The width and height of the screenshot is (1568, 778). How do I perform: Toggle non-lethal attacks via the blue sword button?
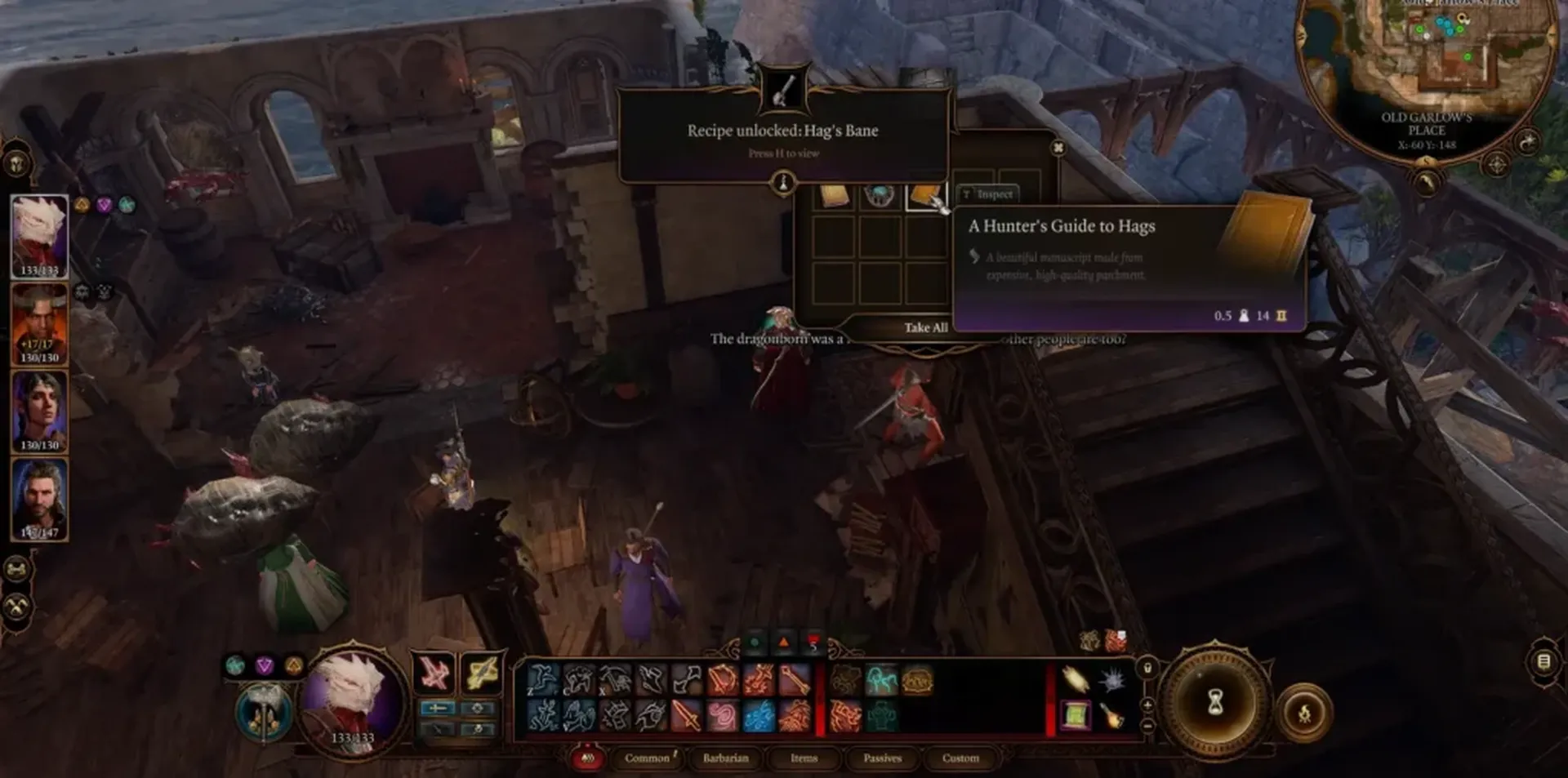click(439, 707)
